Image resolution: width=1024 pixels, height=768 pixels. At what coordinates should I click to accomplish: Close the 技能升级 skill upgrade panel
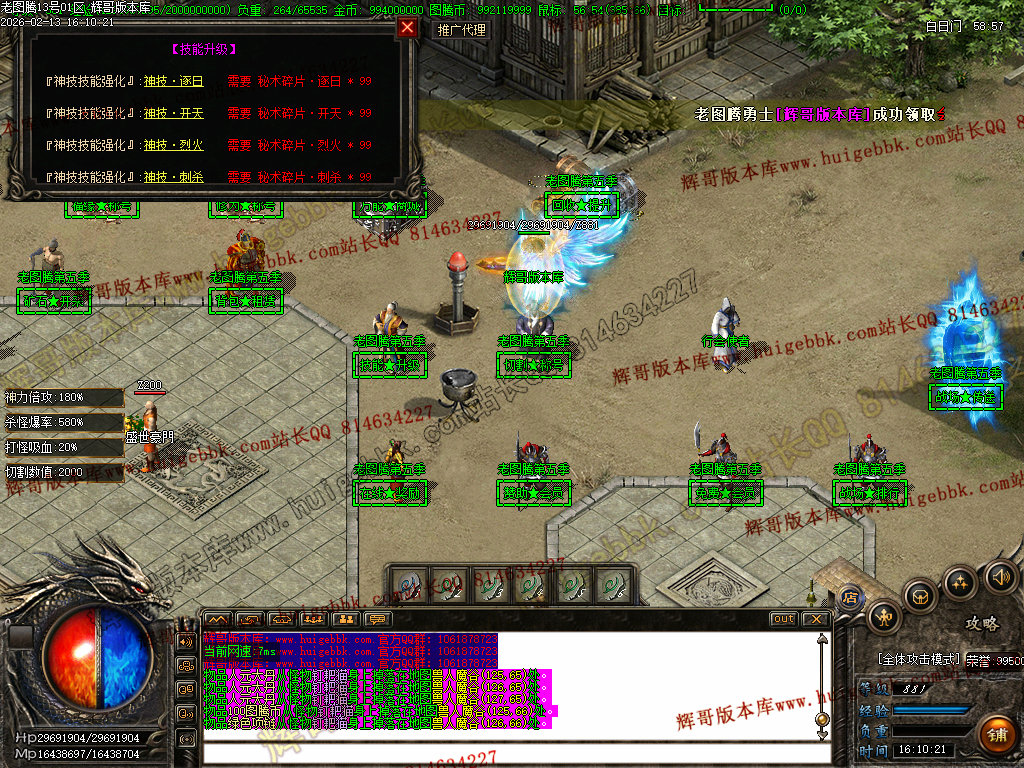pos(407,28)
